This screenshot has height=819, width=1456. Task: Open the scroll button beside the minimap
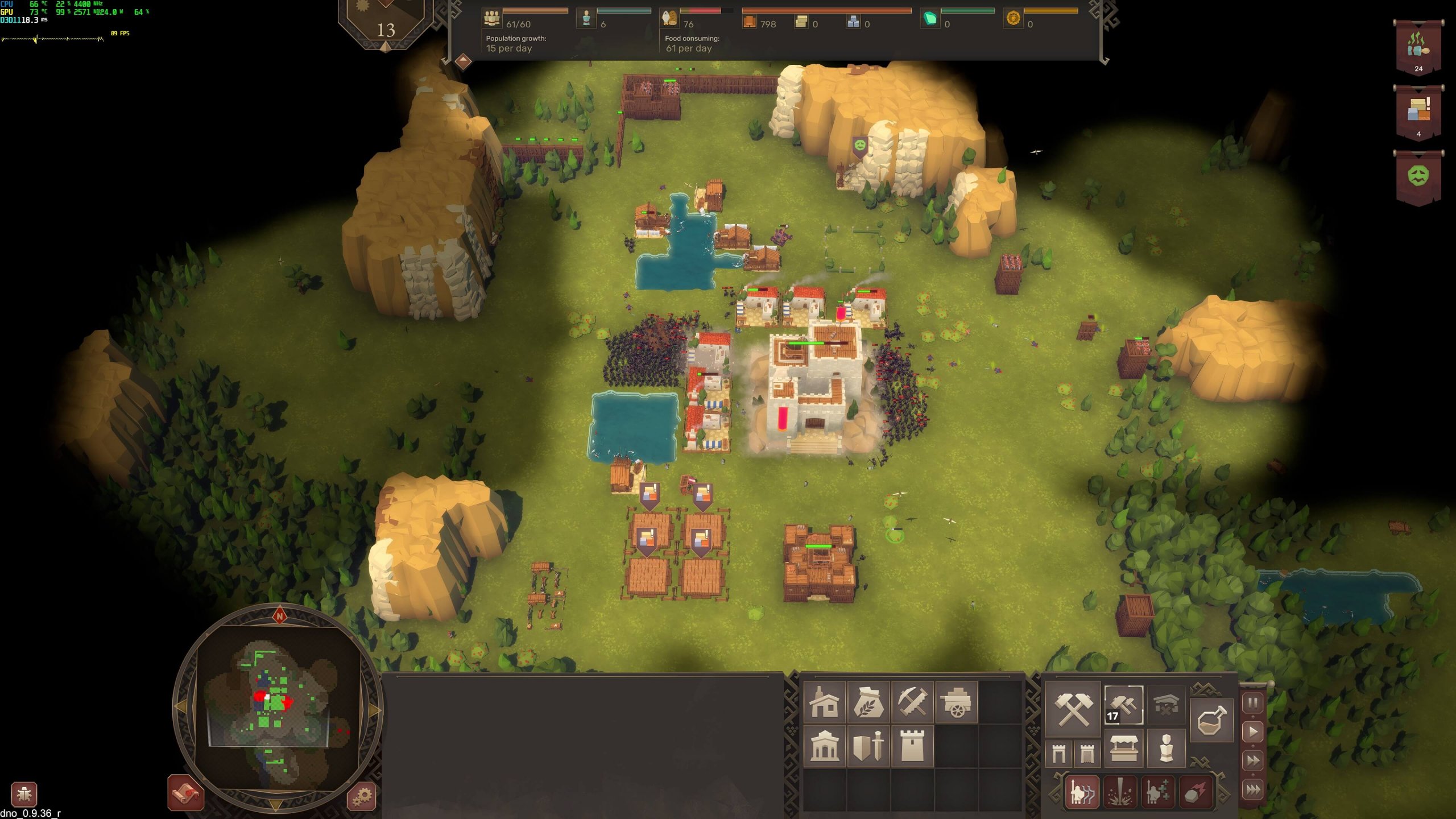coord(186,793)
